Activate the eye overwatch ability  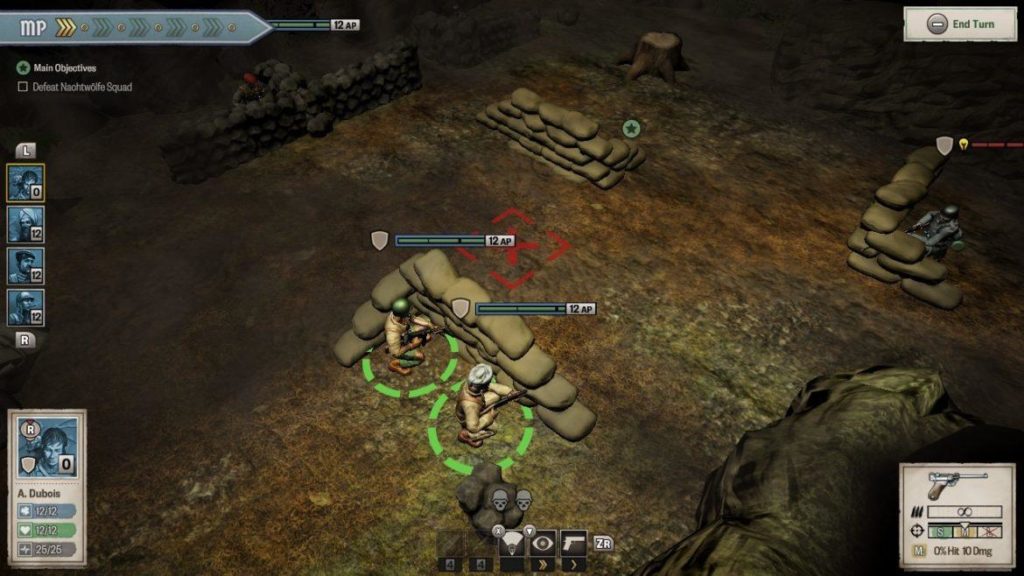pyautogui.click(x=543, y=543)
